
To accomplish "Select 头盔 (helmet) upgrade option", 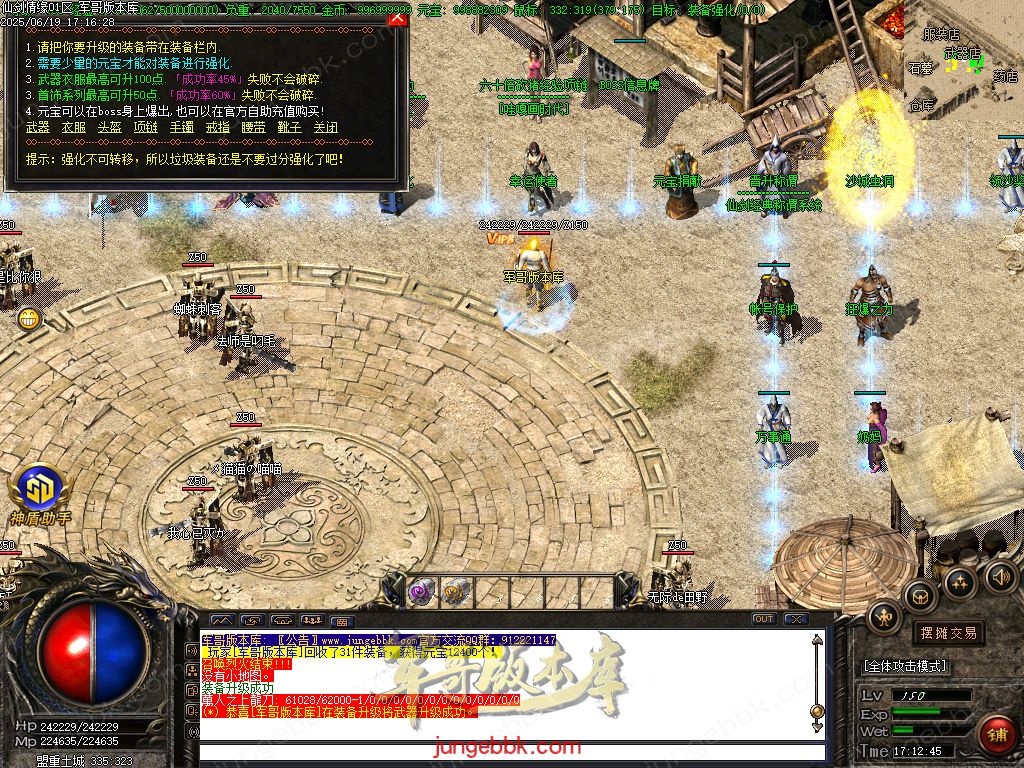I will [109, 128].
